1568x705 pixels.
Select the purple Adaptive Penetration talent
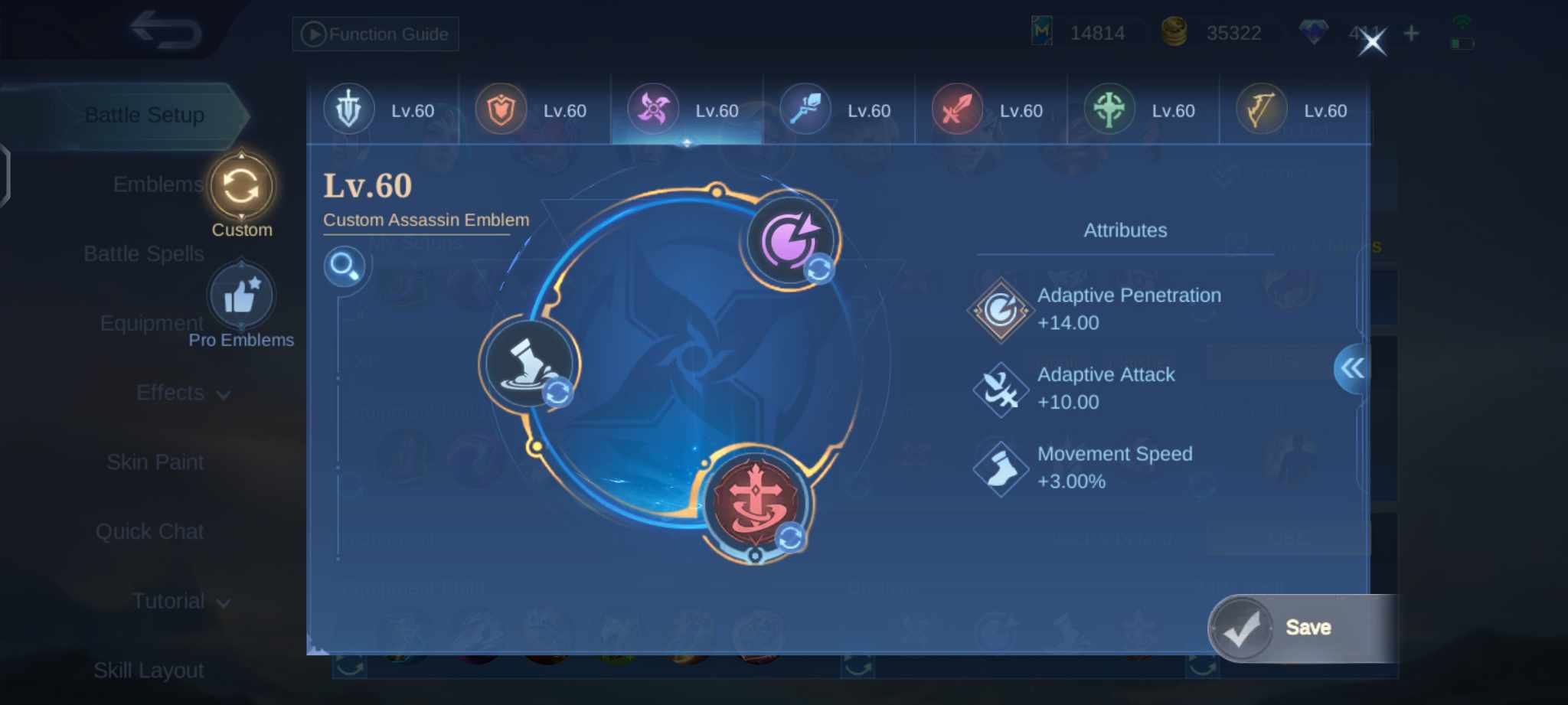tap(789, 240)
